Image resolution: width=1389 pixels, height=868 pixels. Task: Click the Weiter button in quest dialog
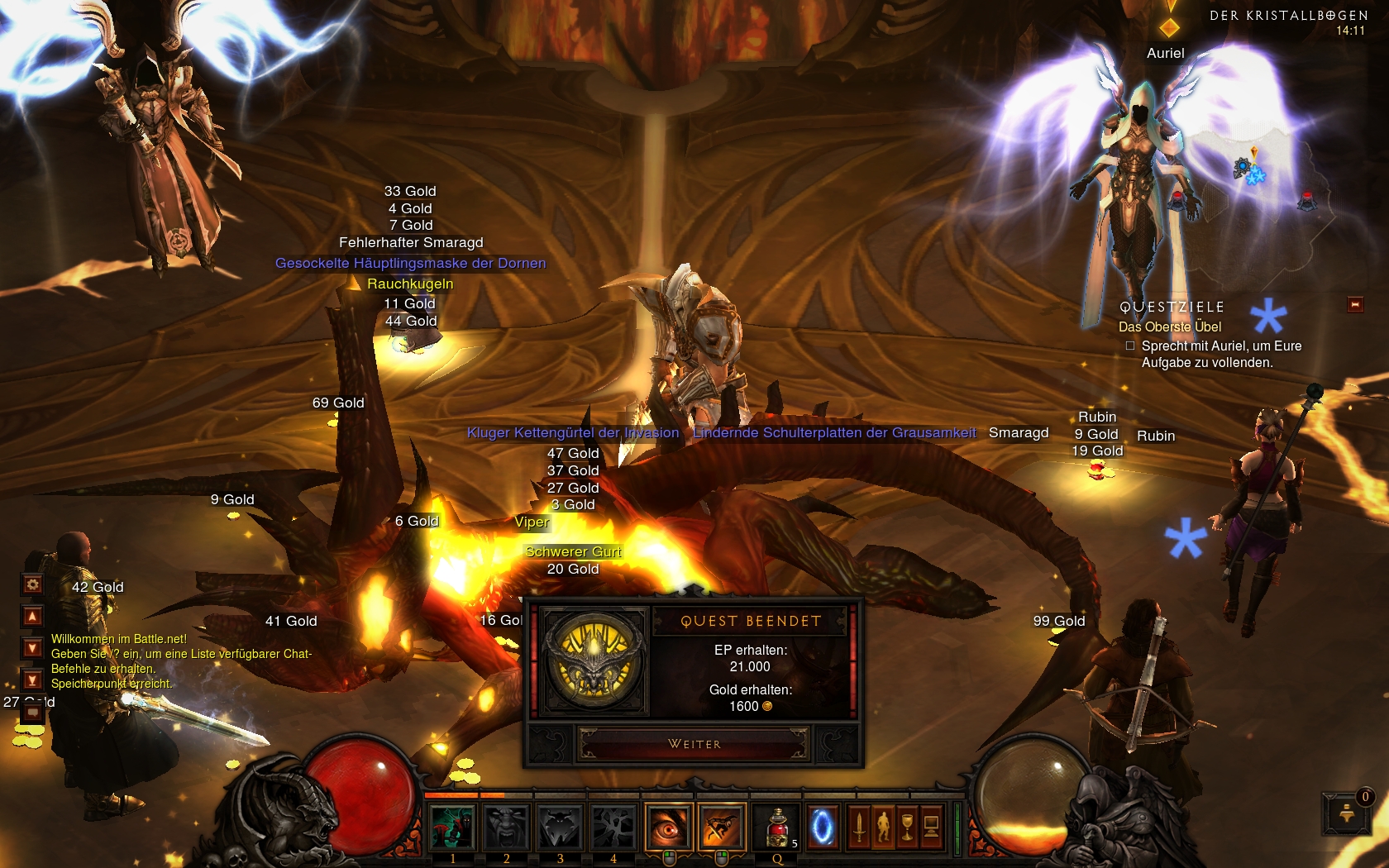(x=694, y=744)
